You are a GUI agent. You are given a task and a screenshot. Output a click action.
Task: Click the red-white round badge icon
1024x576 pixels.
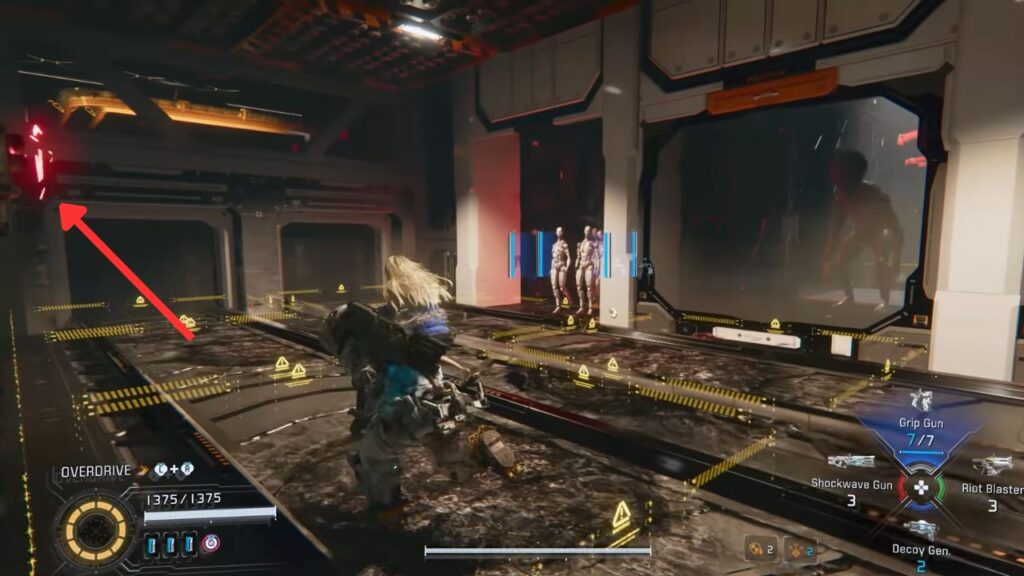pos(210,544)
